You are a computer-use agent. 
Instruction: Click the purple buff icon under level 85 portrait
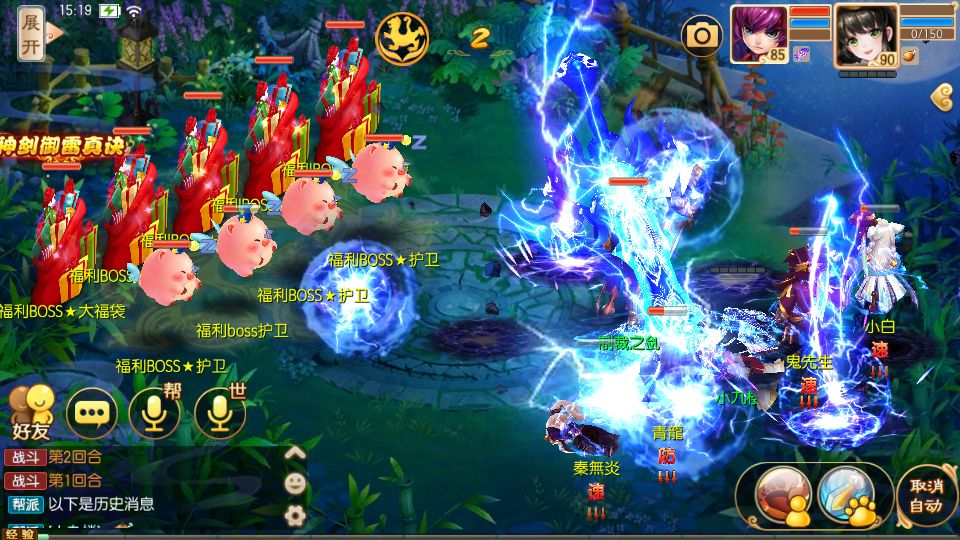[801, 54]
